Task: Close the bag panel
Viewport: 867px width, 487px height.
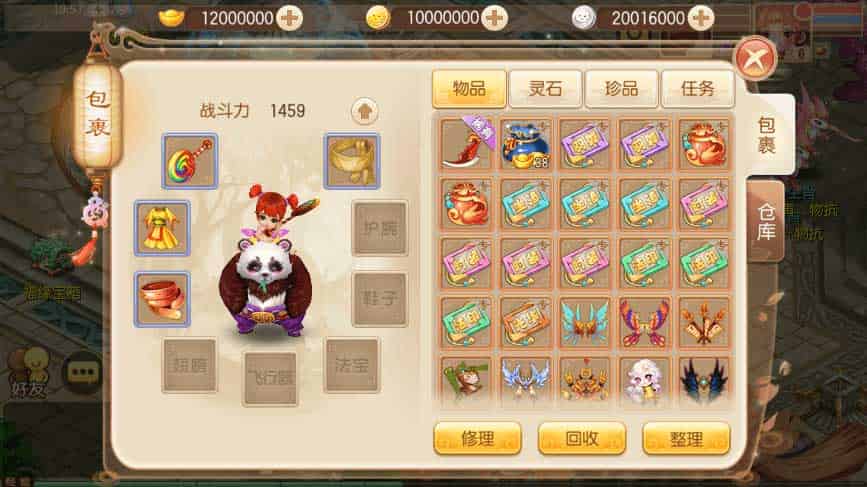Action: pyautogui.click(x=753, y=59)
